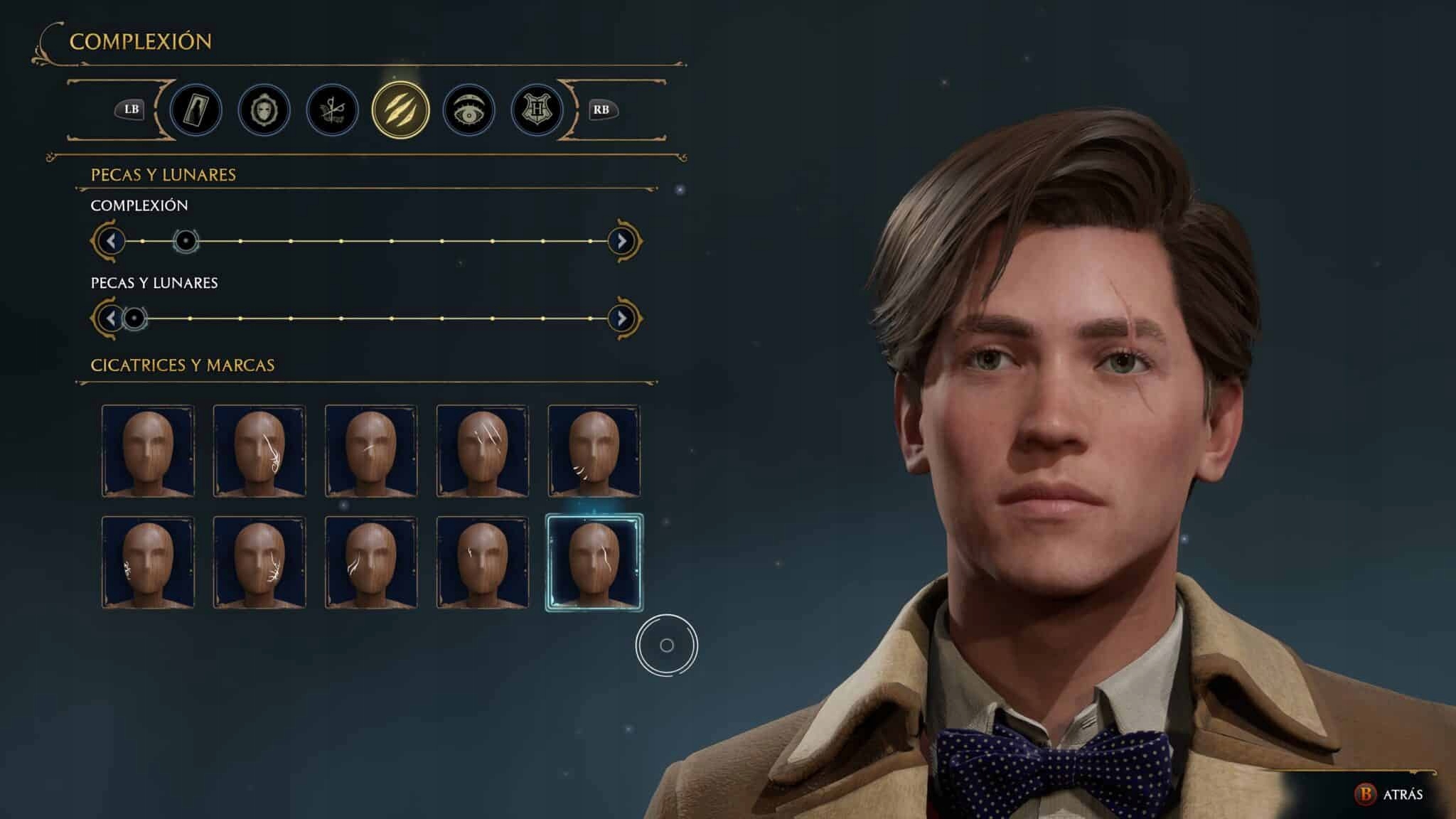Select the three curved cheek scars option
The width and height of the screenshot is (1456, 819).
[x=370, y=562]
